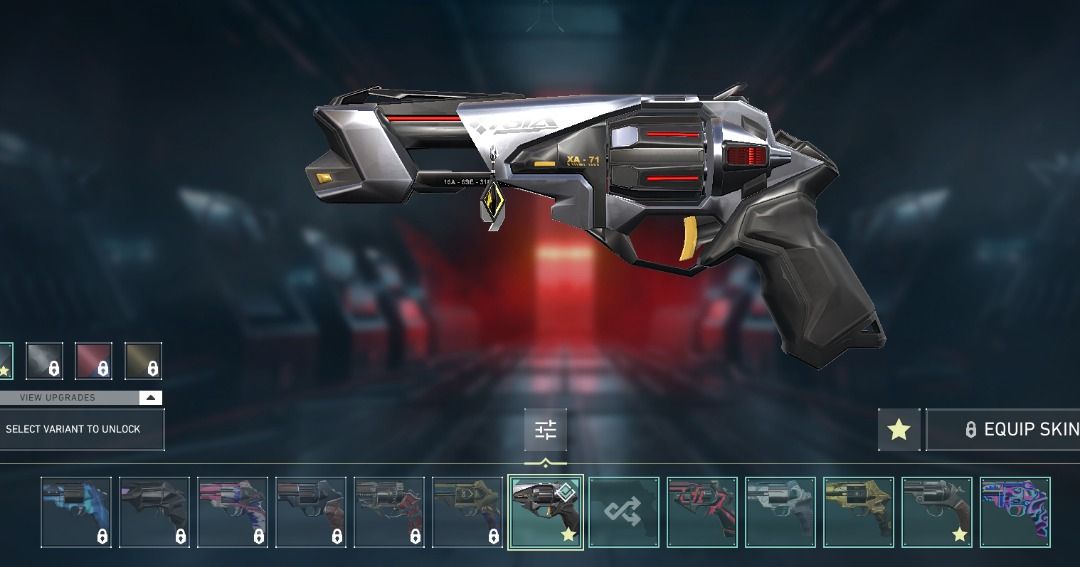Select the locked pink and blue revolver skin
The height and width of the screenshot is (567, 1080).
[232, 512]
